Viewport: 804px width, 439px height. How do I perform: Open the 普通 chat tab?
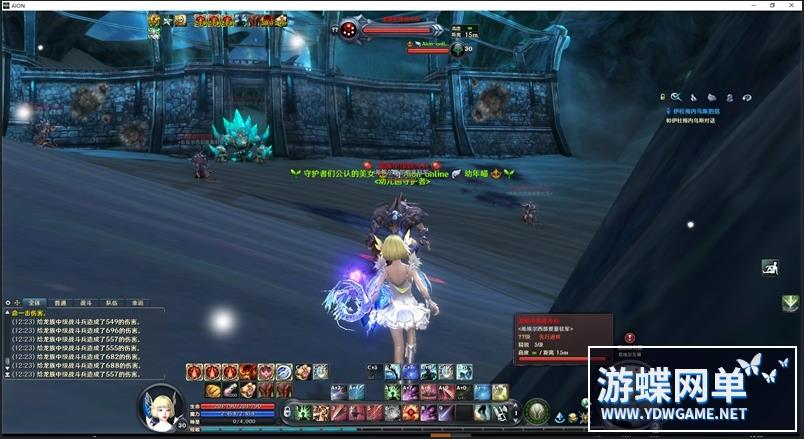[x=60, y=301]
